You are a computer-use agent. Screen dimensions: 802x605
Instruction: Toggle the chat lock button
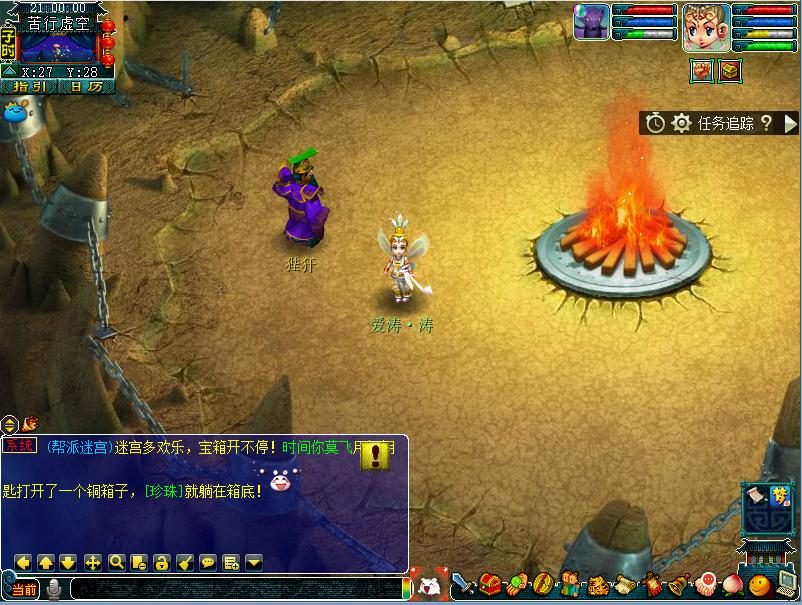[161, 562]
